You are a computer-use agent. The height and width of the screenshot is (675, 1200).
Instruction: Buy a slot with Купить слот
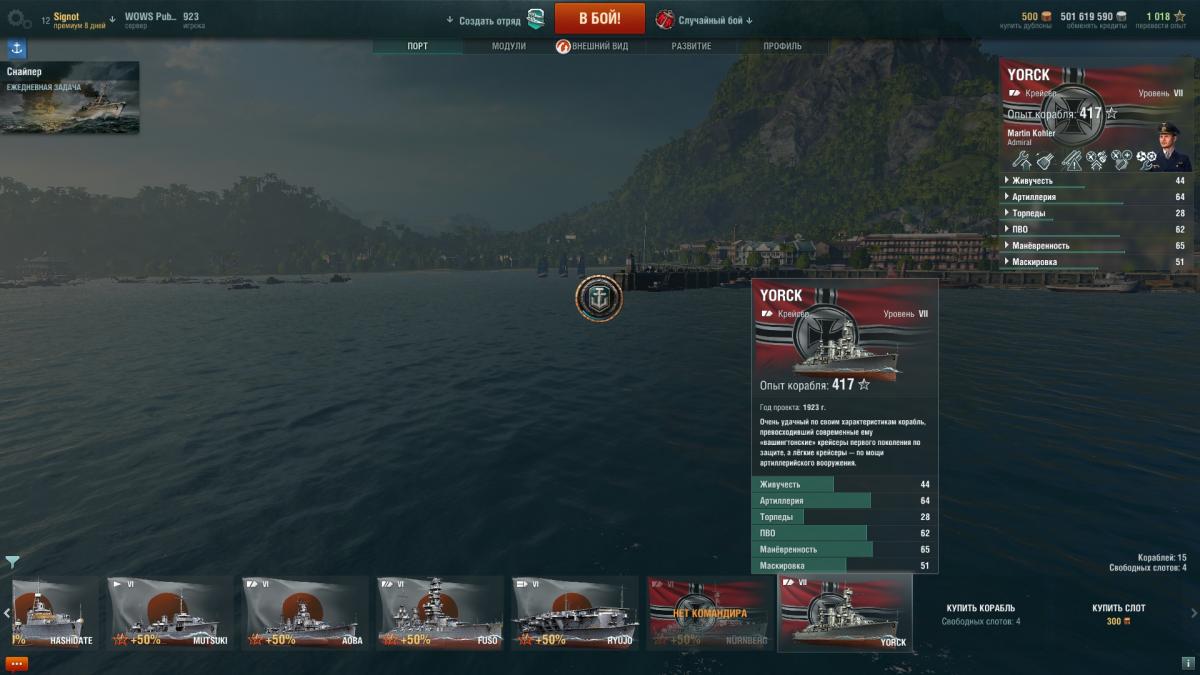[1118, 608]
